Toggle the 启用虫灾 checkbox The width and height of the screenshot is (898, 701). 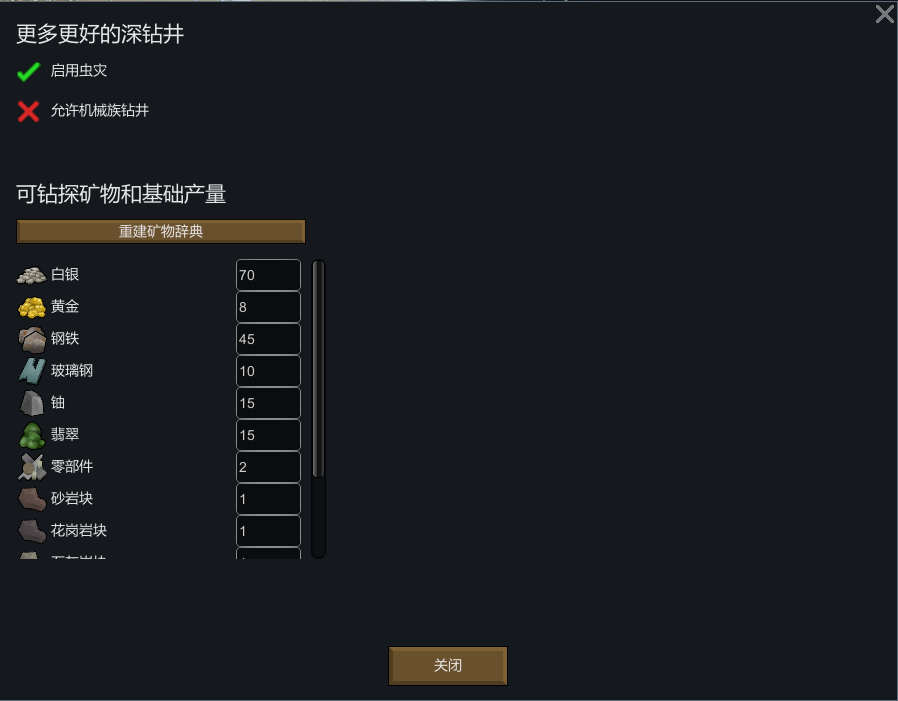(29, 72)
